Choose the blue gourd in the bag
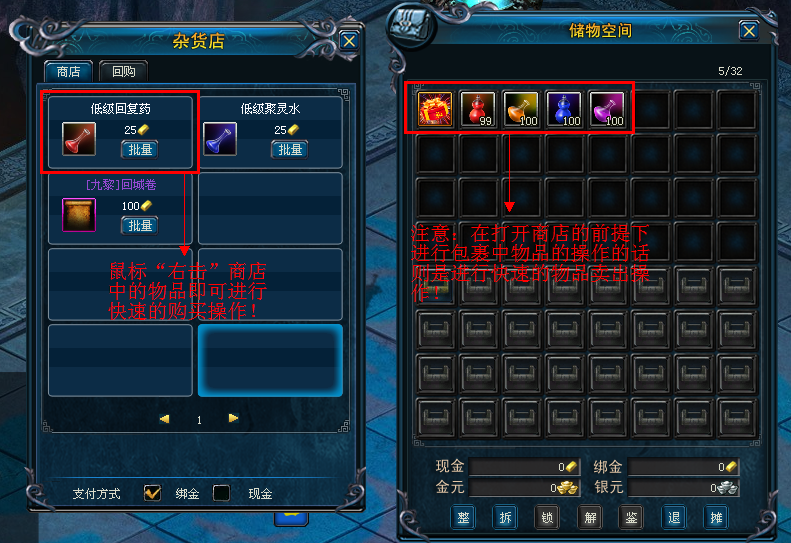The width and height of the screenshot is (791, 543). (x=564, y=109)
